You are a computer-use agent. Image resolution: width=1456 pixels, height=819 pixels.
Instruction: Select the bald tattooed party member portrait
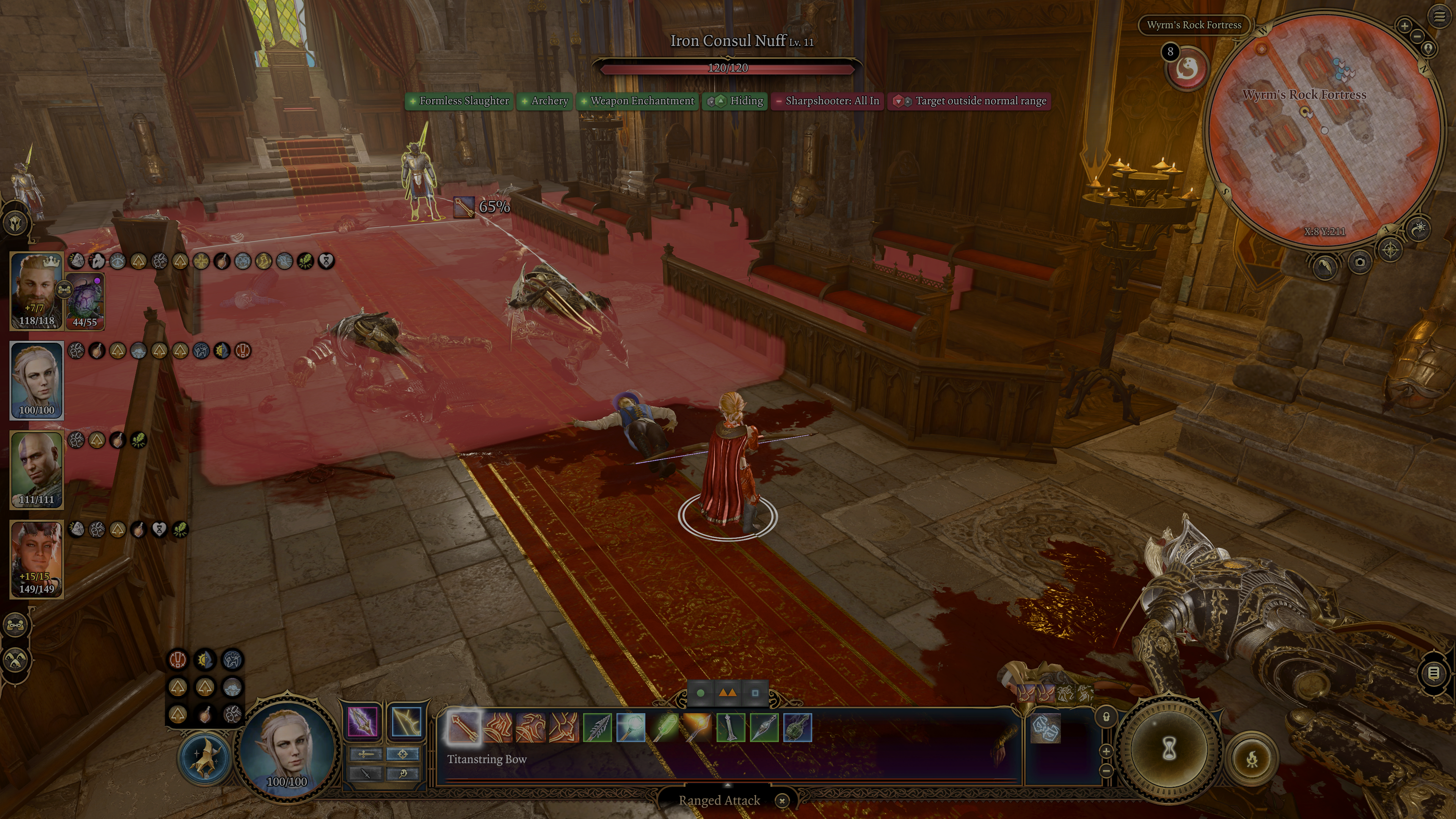coord(37,469)
